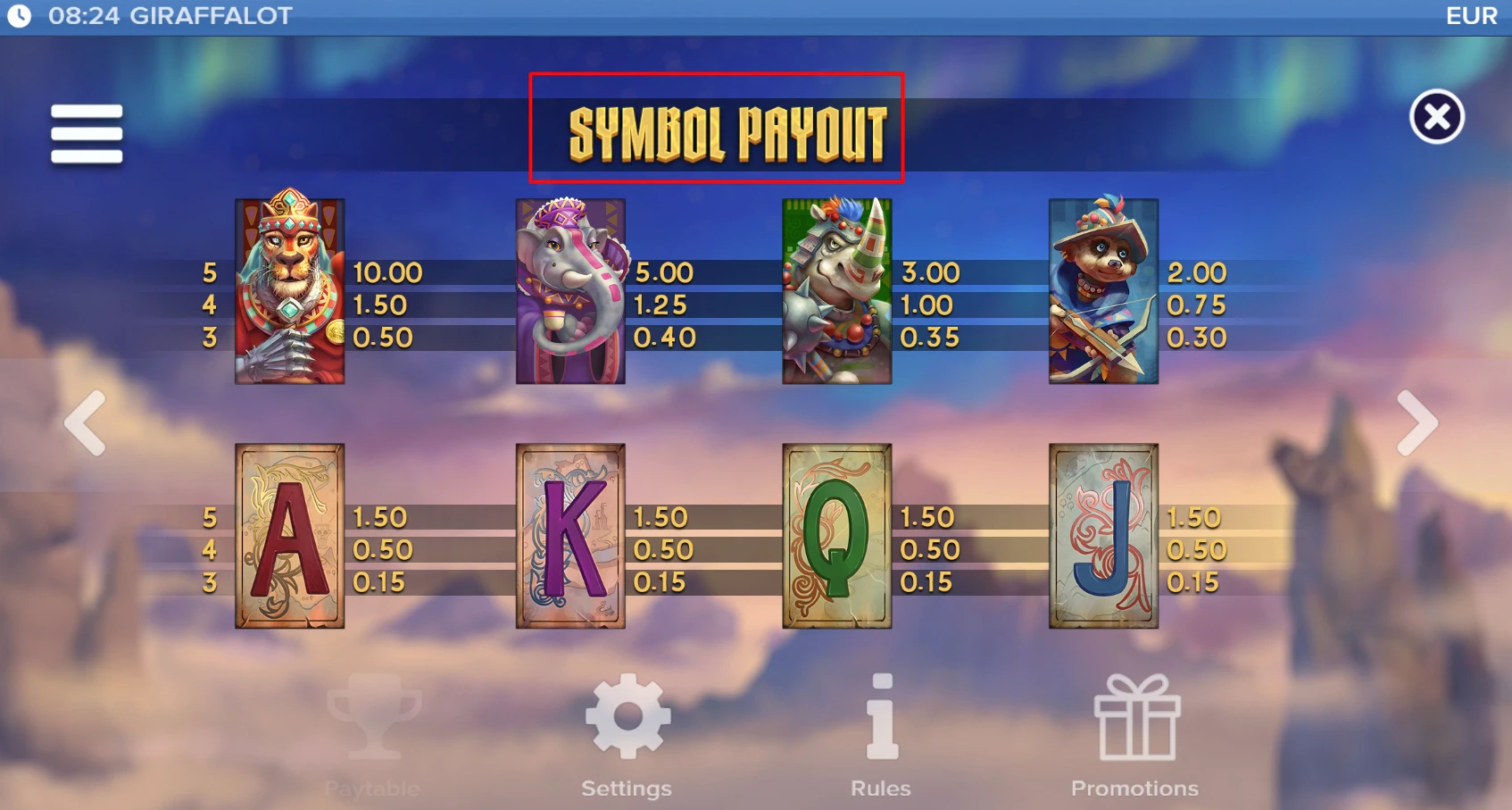Screen dimensions: 1512x810
Task: Select the elephant symbol
Action: tap(570, 288)
